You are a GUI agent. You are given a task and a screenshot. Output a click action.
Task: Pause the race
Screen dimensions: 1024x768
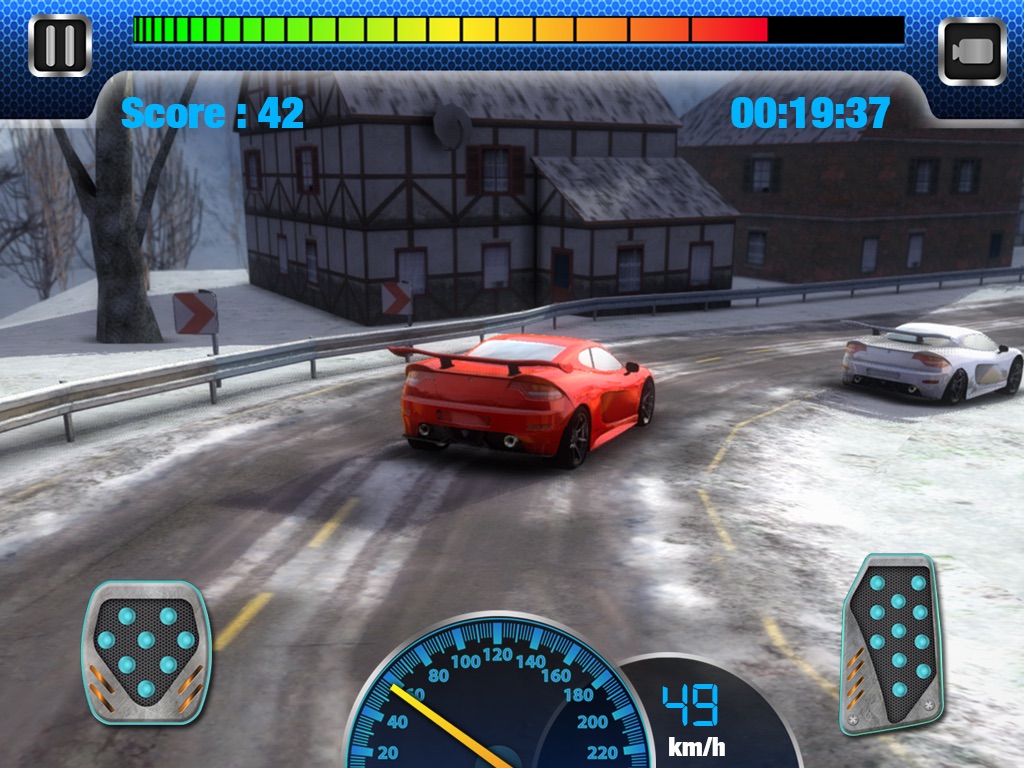[60, 46]
